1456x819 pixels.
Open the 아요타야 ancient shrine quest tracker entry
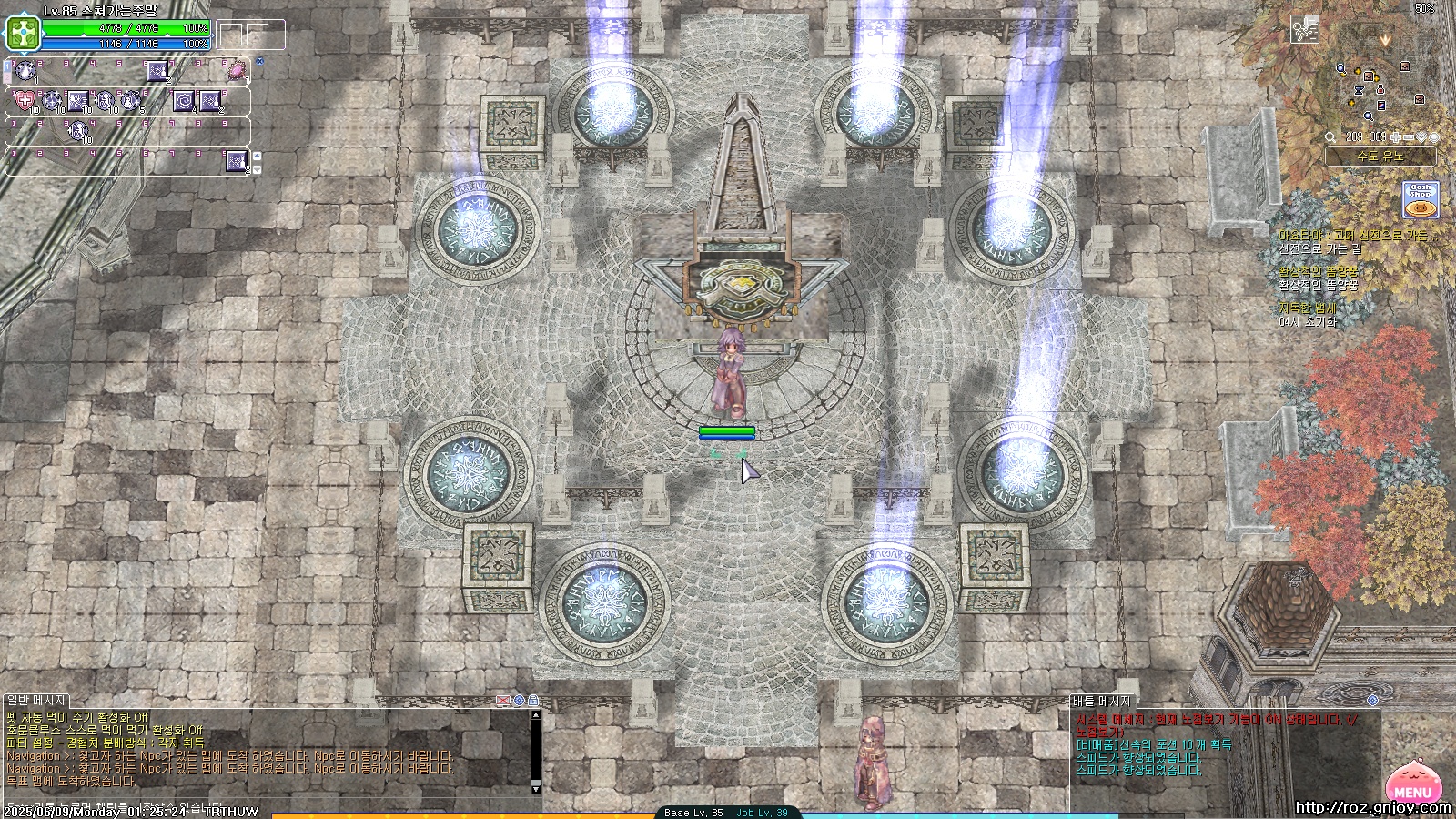coord(1357,236)
